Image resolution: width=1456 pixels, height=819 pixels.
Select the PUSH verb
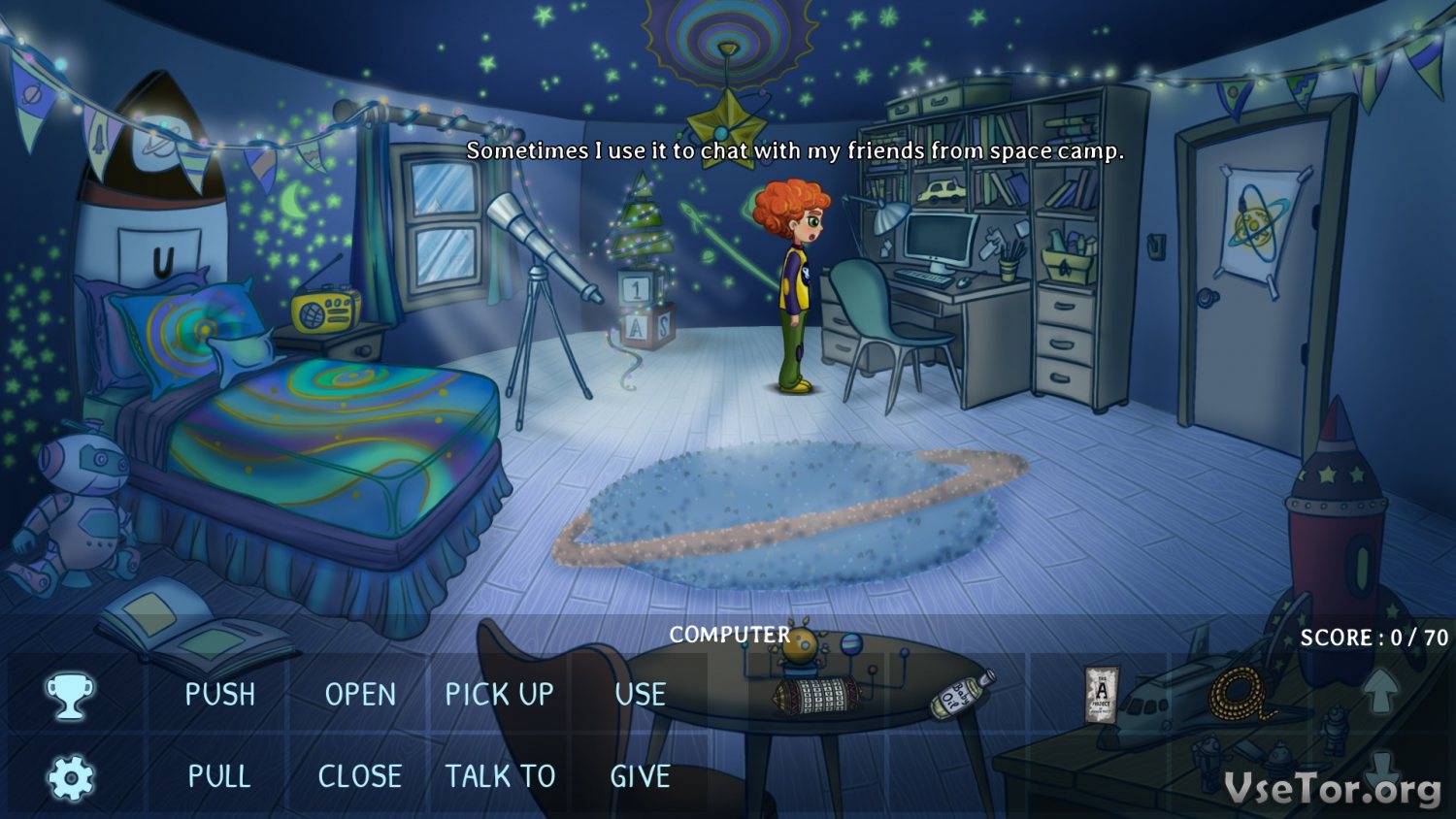(220, 695)
